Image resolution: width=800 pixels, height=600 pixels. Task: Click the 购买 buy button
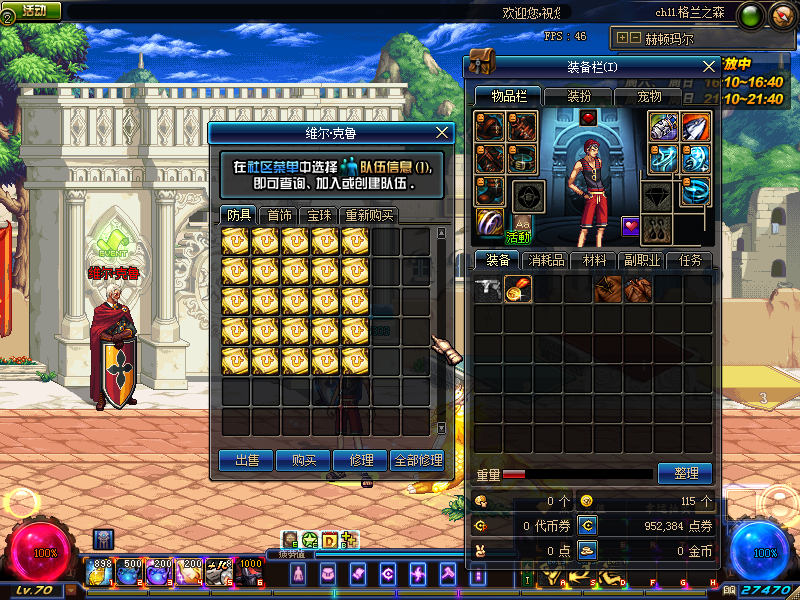click(x=304, y=460)
